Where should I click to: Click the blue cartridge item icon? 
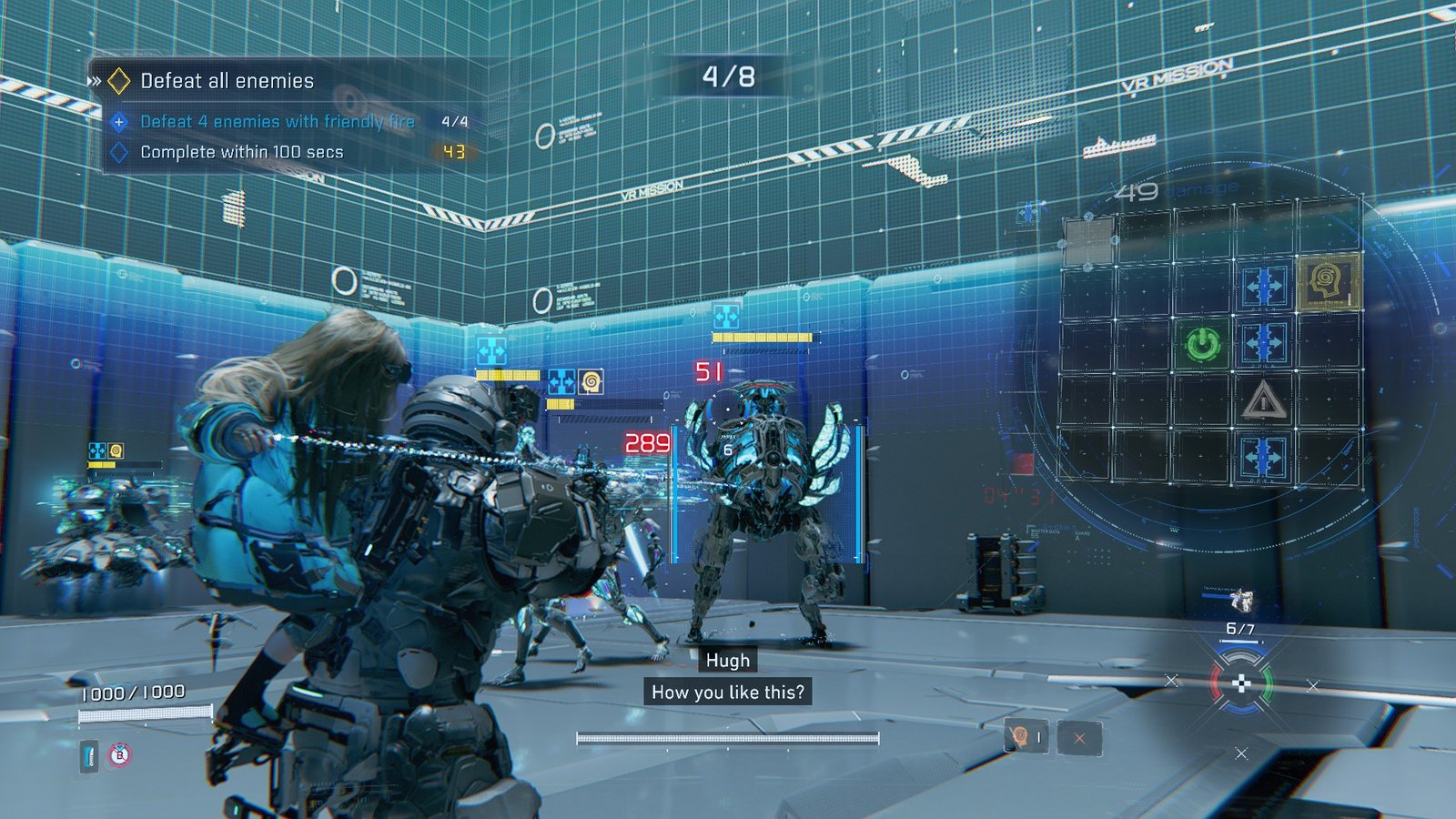click(x=89, y=755)
